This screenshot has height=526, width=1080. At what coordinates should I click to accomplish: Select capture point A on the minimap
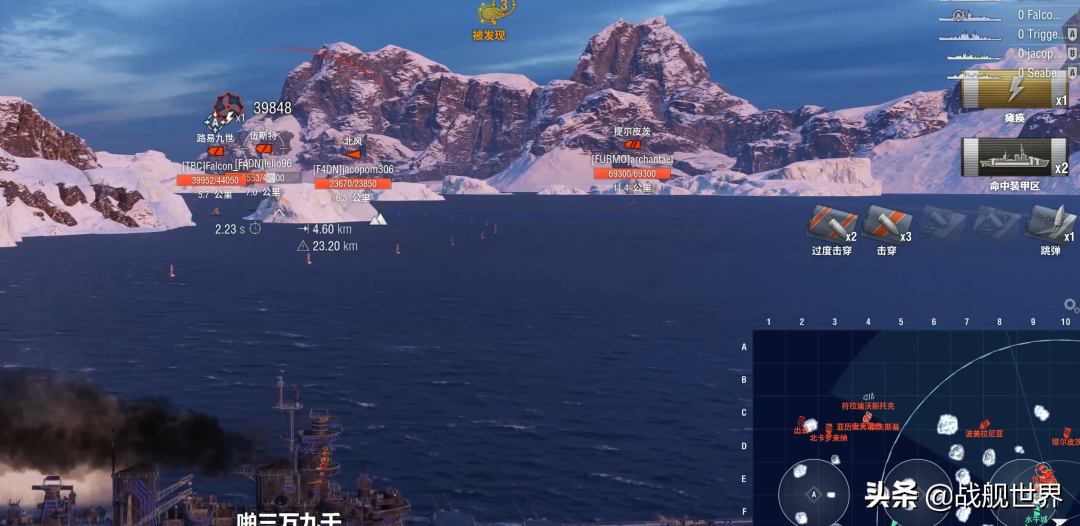(813, 494)
